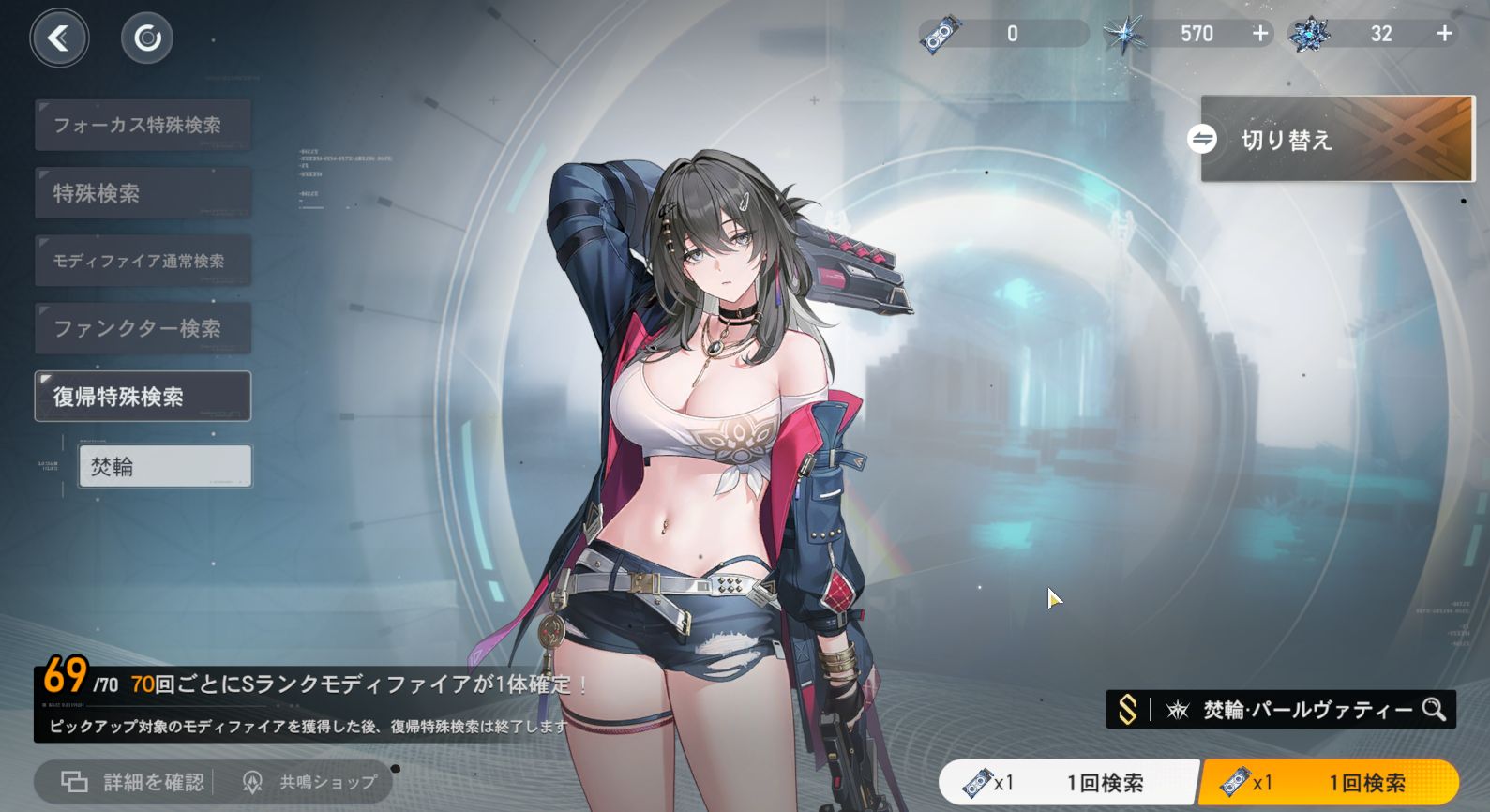
Task: Choose the ファンクター検索 tab
Action: 143,328
